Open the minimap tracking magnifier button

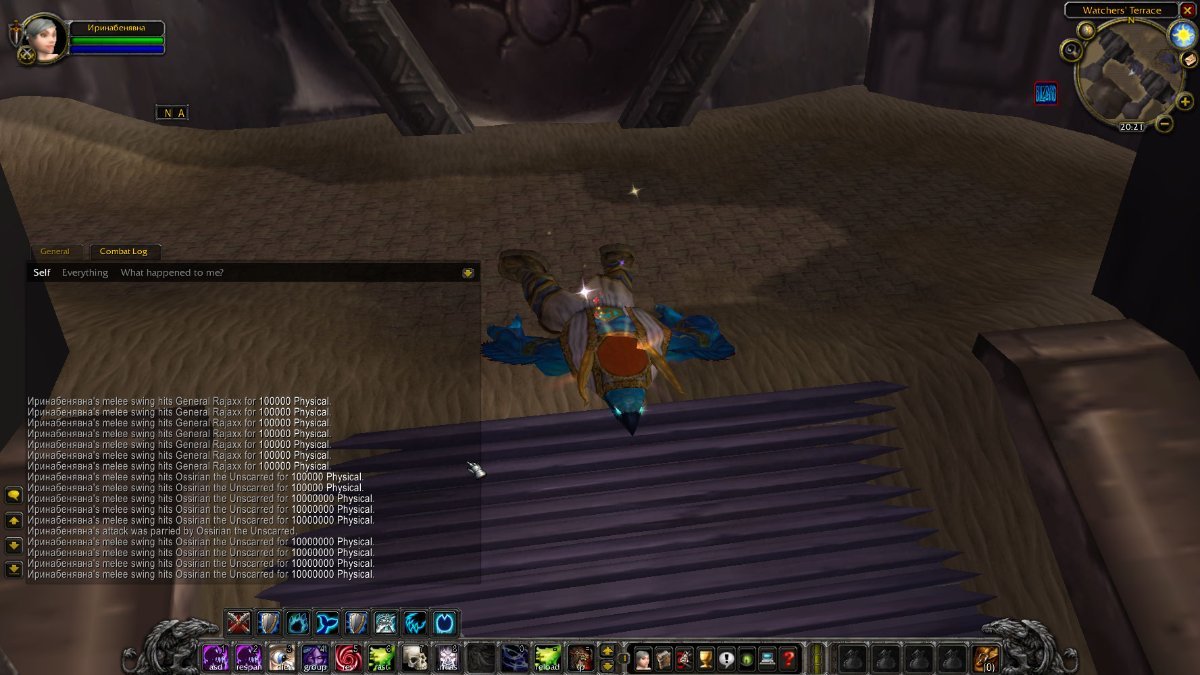pos(1072,49)
